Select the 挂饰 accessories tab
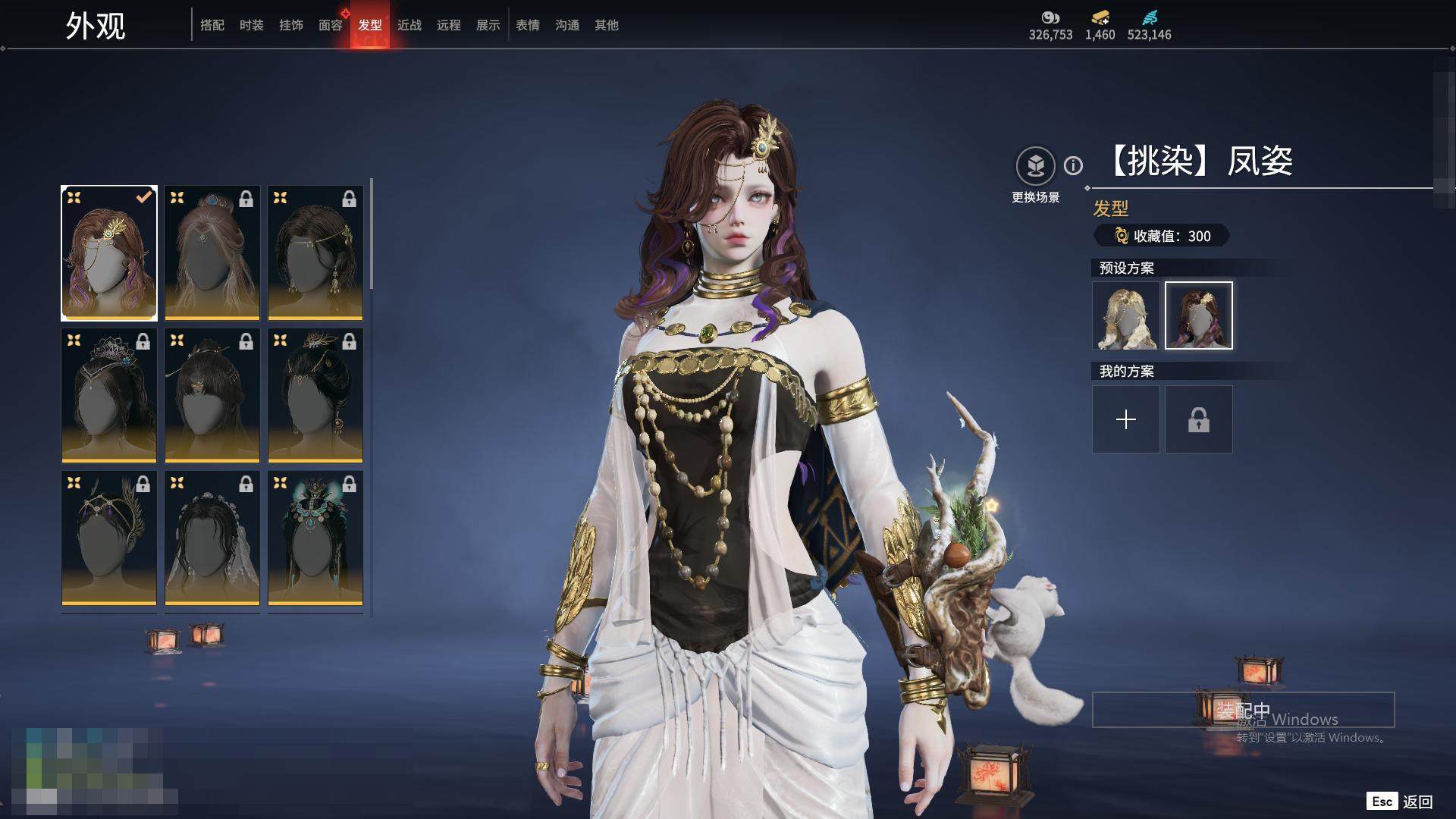The height and width of the screenshot is (819, 1456). click(291, 25)
